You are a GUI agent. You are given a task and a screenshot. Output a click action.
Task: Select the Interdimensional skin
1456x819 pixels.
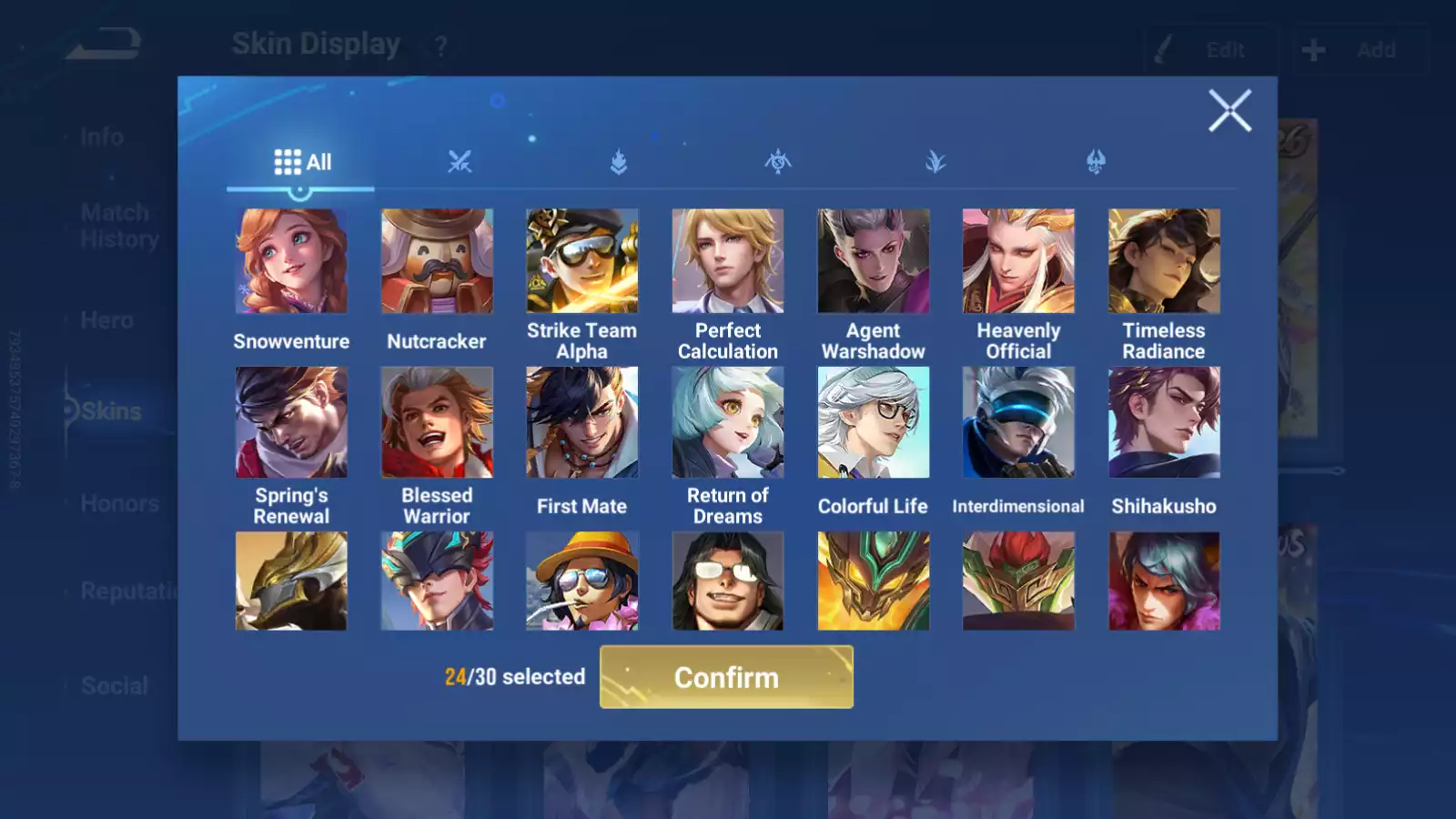pyautogui.click(x=1018, y=422)
